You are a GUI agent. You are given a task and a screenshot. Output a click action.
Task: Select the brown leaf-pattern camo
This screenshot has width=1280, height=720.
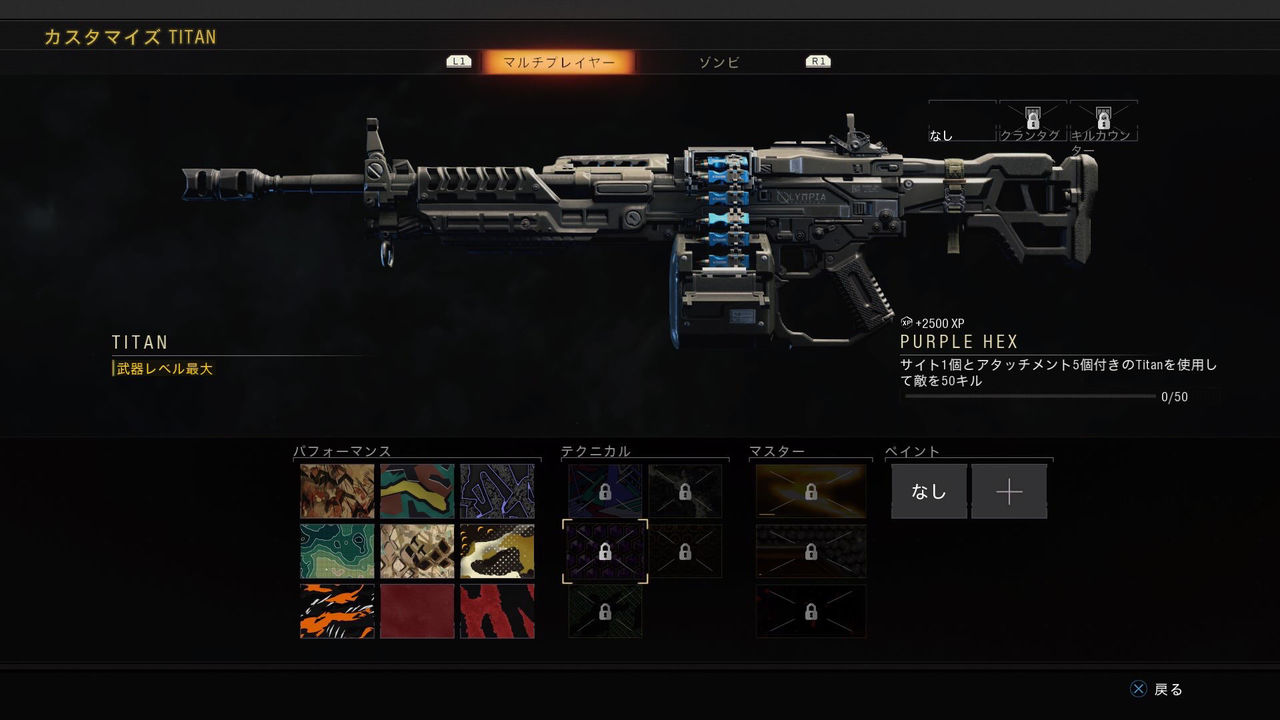337,491
